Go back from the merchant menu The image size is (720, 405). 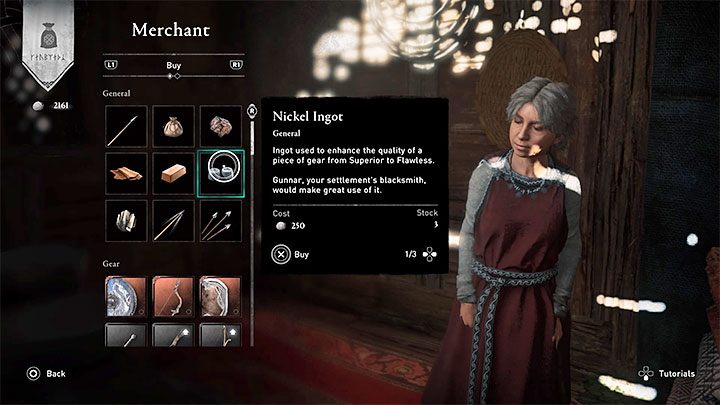(46, 373)
